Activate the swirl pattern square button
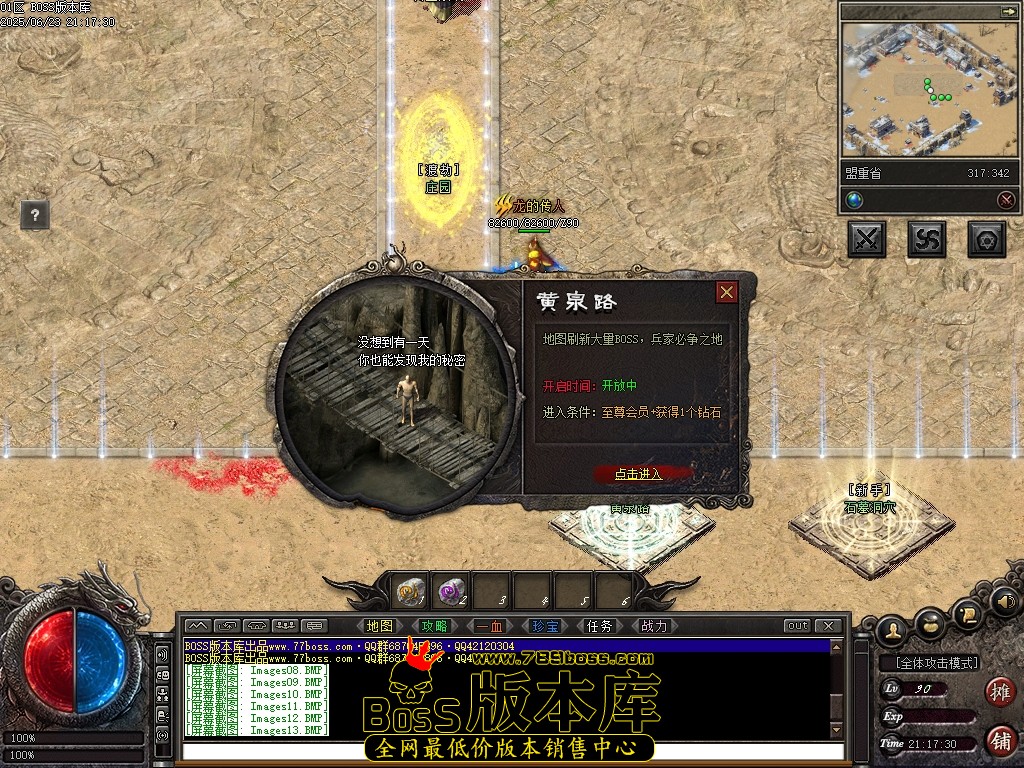The height and width of the screenshot is (768, 1024). [927, 239]
